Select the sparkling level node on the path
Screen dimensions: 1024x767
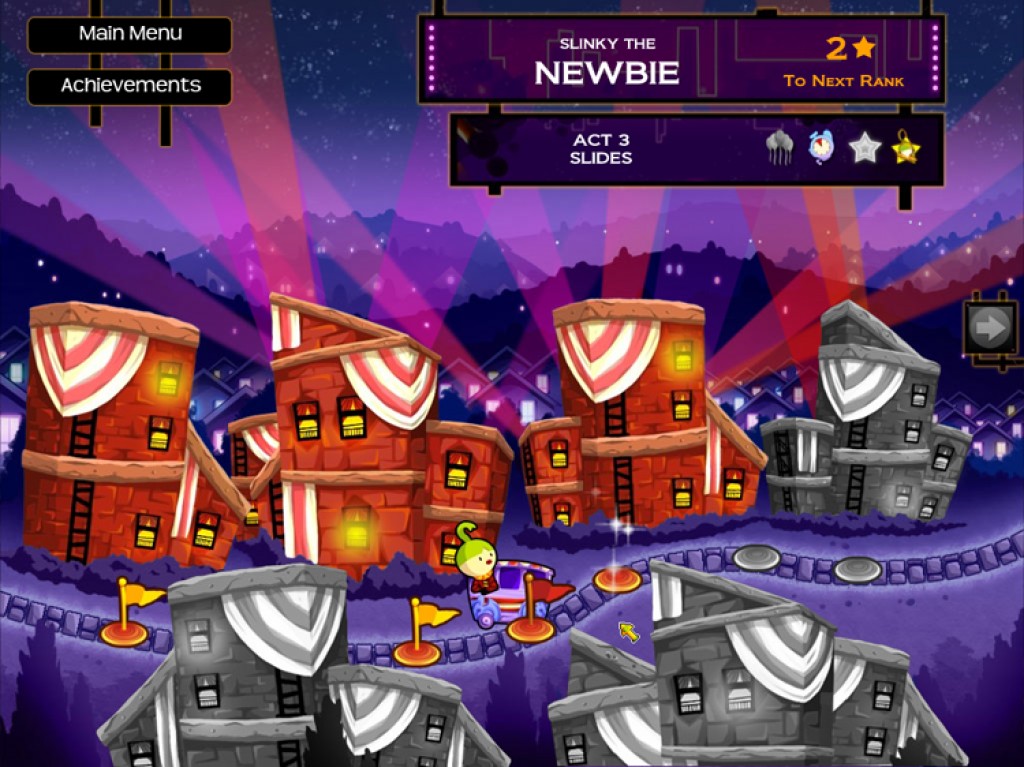click(x=617, y=579)
